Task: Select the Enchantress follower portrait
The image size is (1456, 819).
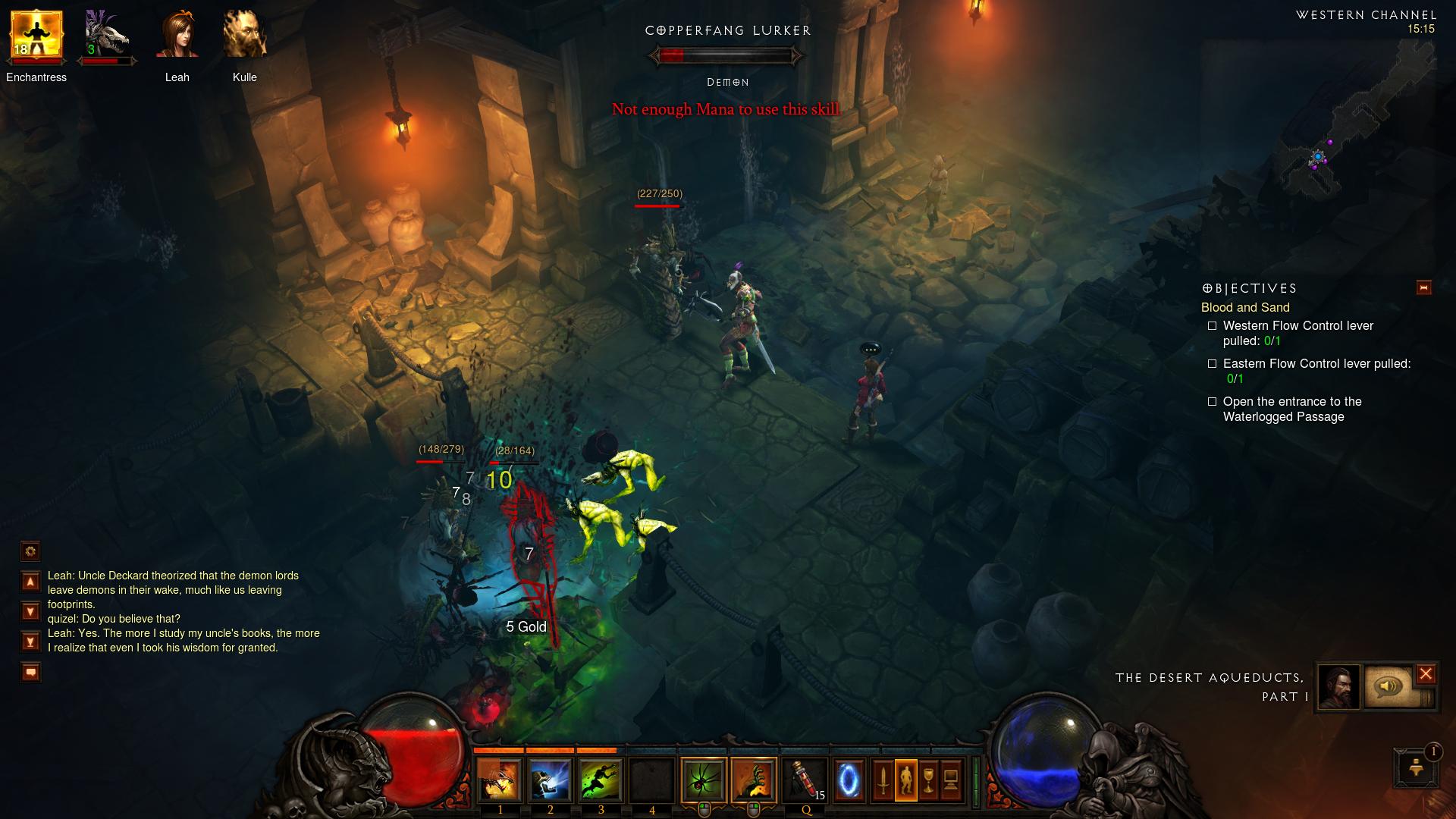Action: (36, 36)
